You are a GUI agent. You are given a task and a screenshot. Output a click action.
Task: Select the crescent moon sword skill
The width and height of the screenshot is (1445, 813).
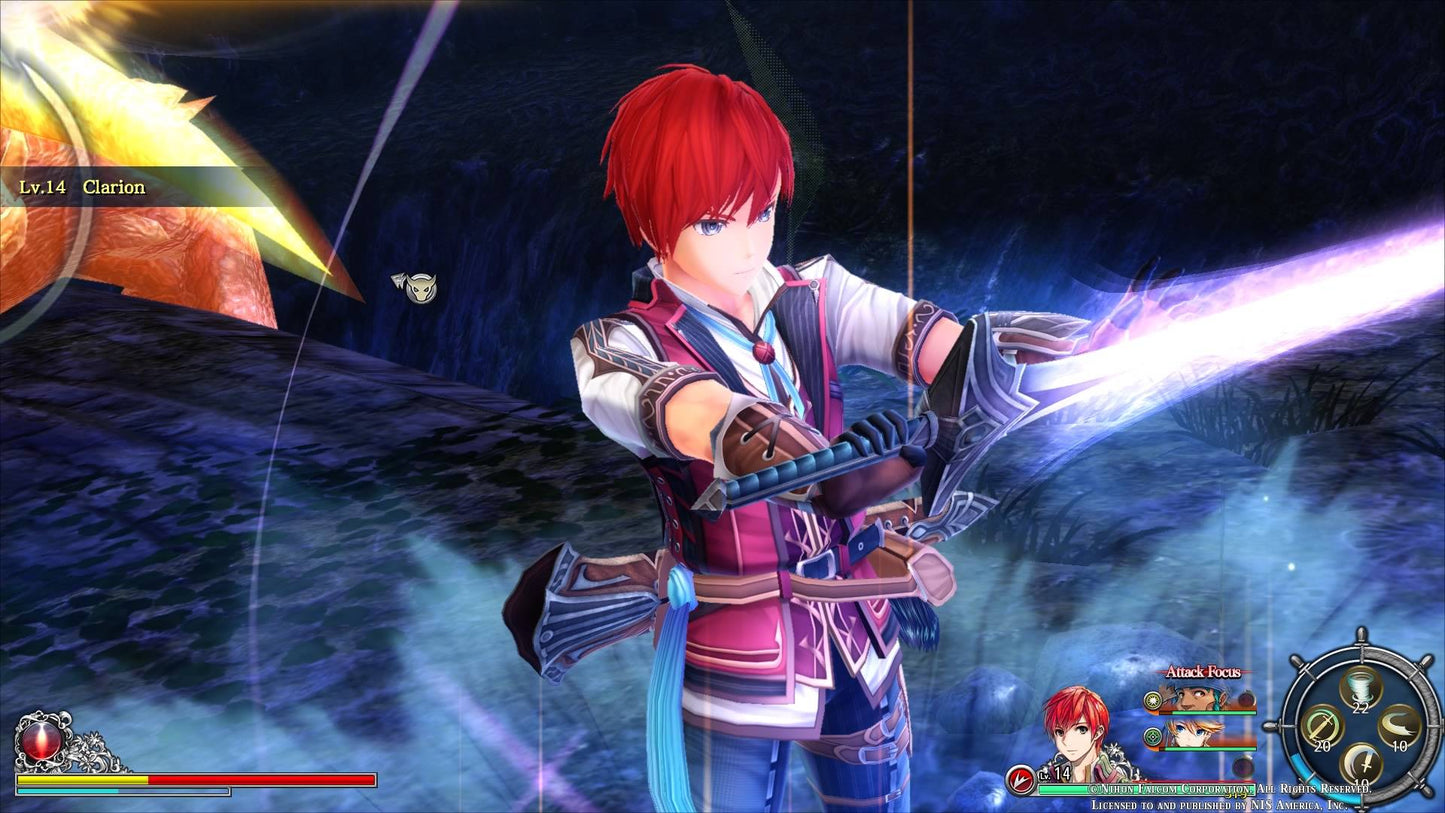coord(1361,763)
